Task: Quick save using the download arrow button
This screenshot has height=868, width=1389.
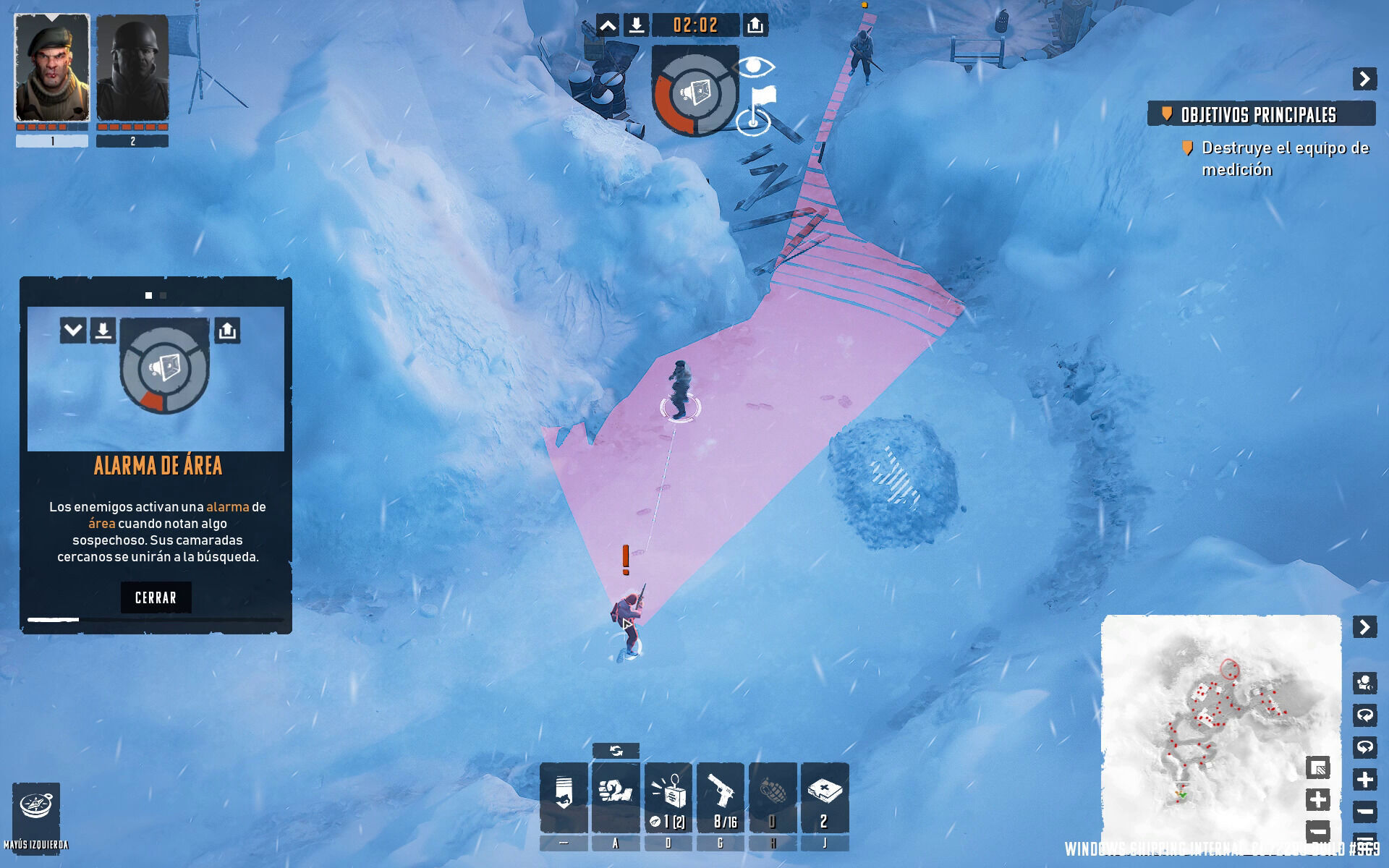Action: coord(636,26)
